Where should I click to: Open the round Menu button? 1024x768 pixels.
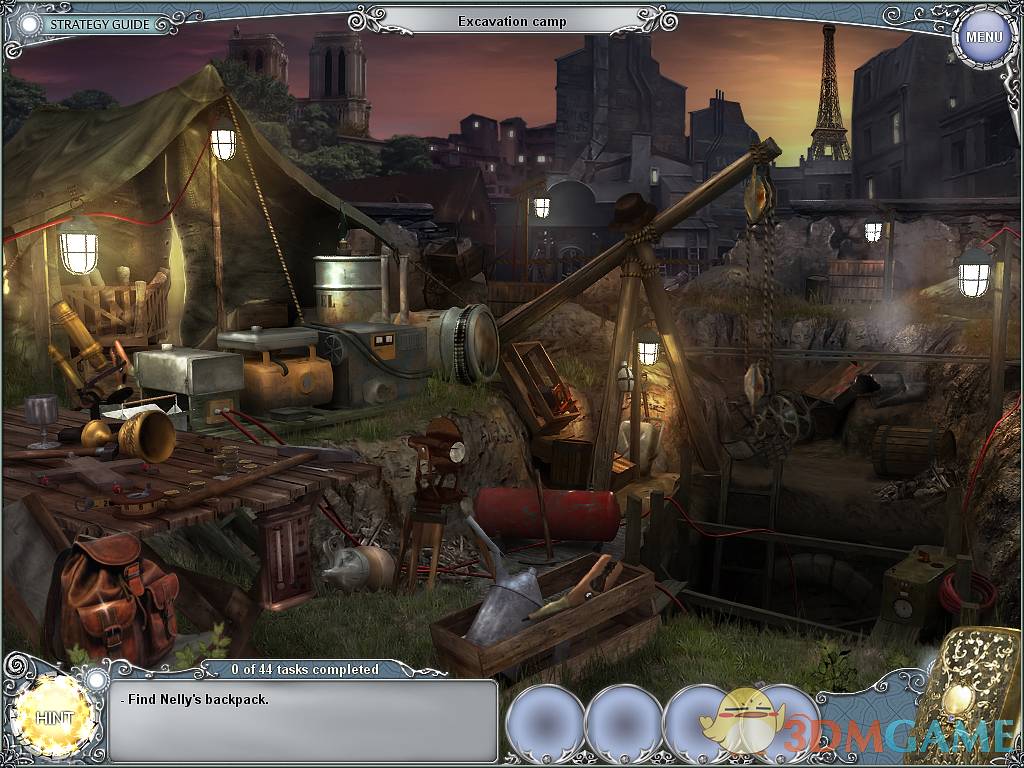pos(983,37)
